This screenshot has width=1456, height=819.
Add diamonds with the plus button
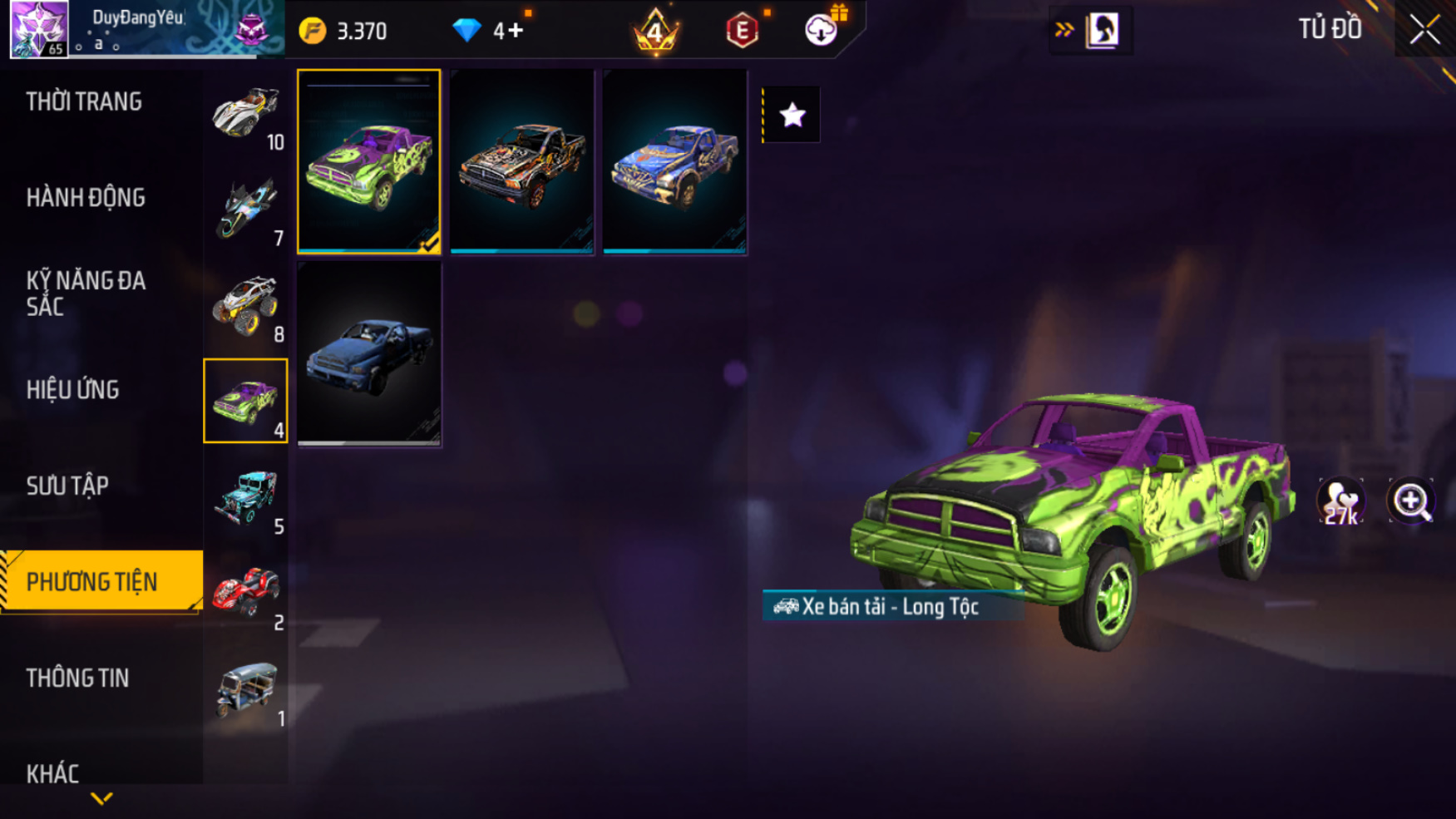(x=515, y=31)
